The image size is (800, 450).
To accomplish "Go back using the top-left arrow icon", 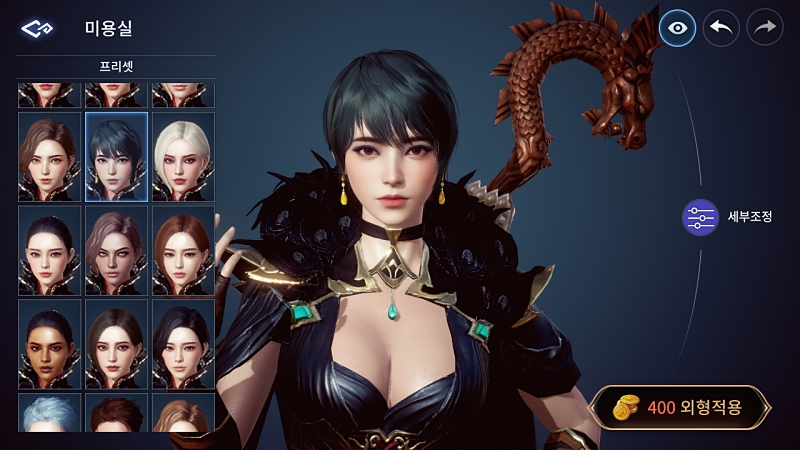I will [35, 28].
